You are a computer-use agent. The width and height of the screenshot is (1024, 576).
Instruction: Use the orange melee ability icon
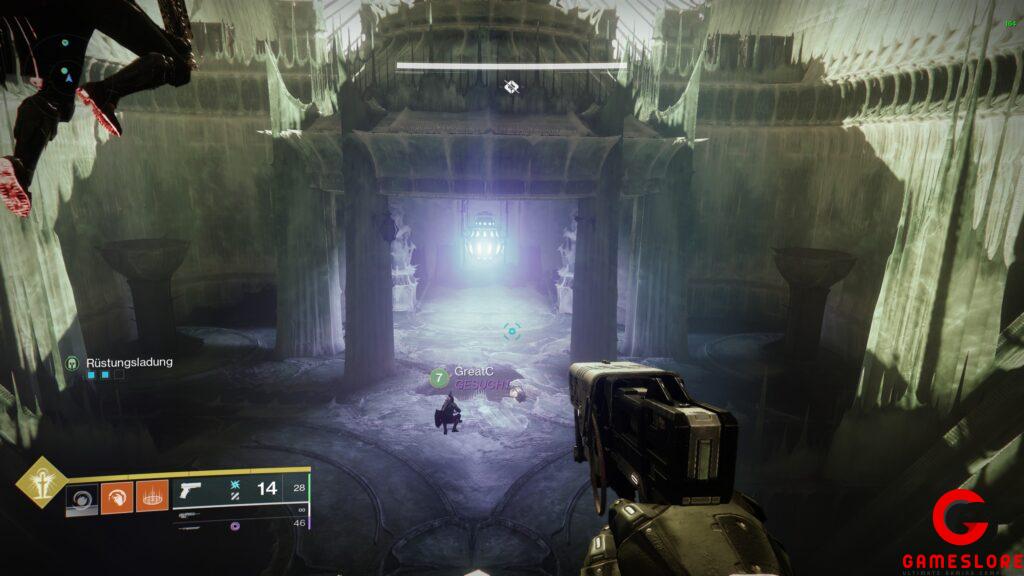click(117, 498)
